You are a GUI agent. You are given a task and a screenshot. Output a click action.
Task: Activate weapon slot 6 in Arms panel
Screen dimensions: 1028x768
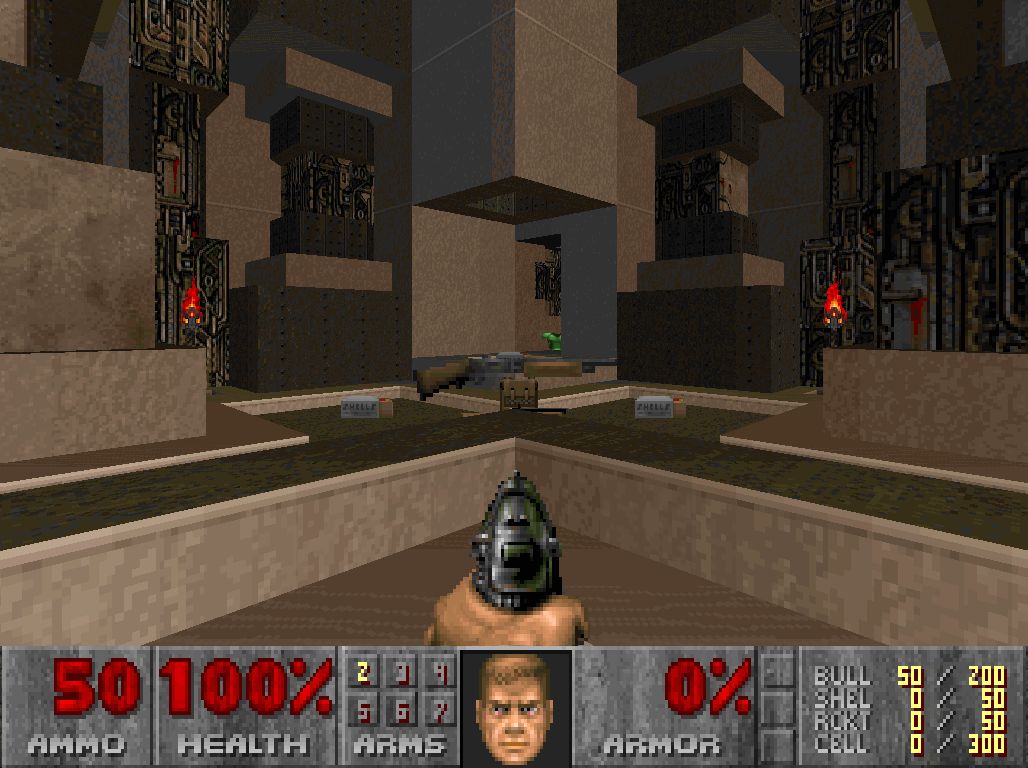tap(402, 709)
